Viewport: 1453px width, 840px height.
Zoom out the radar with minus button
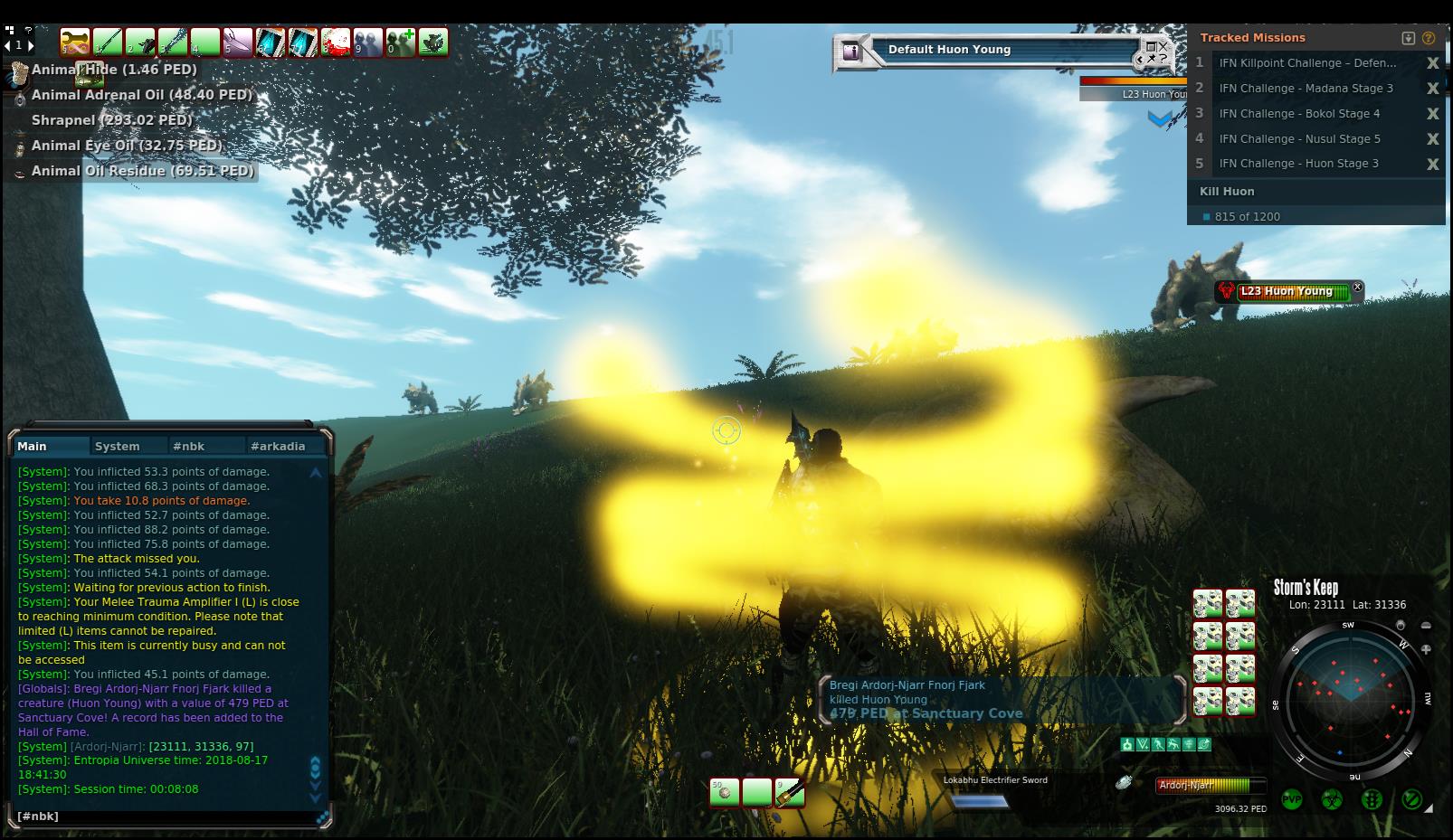click(x=1426, y=626)
